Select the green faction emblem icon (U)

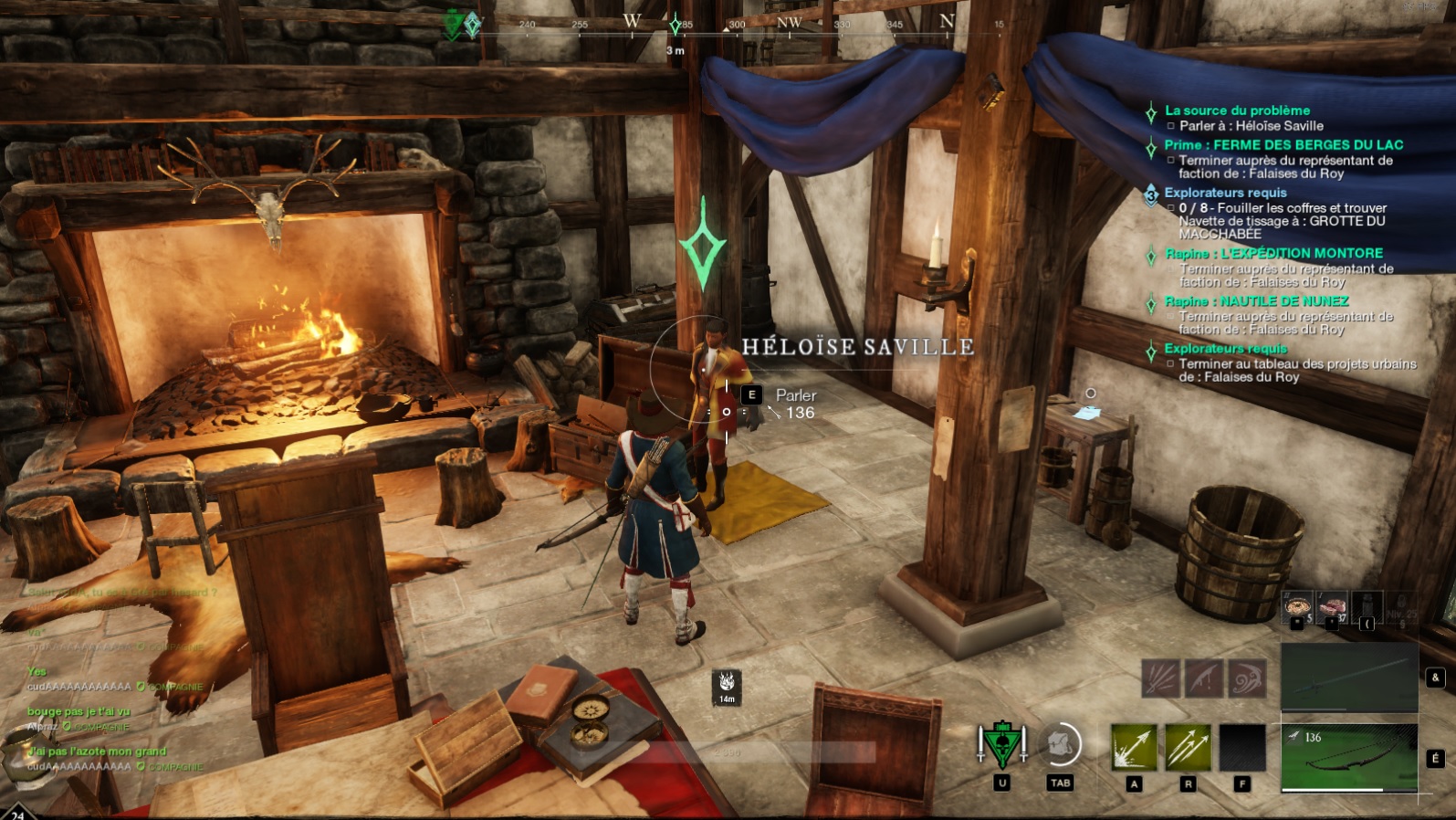[1001, 744]
